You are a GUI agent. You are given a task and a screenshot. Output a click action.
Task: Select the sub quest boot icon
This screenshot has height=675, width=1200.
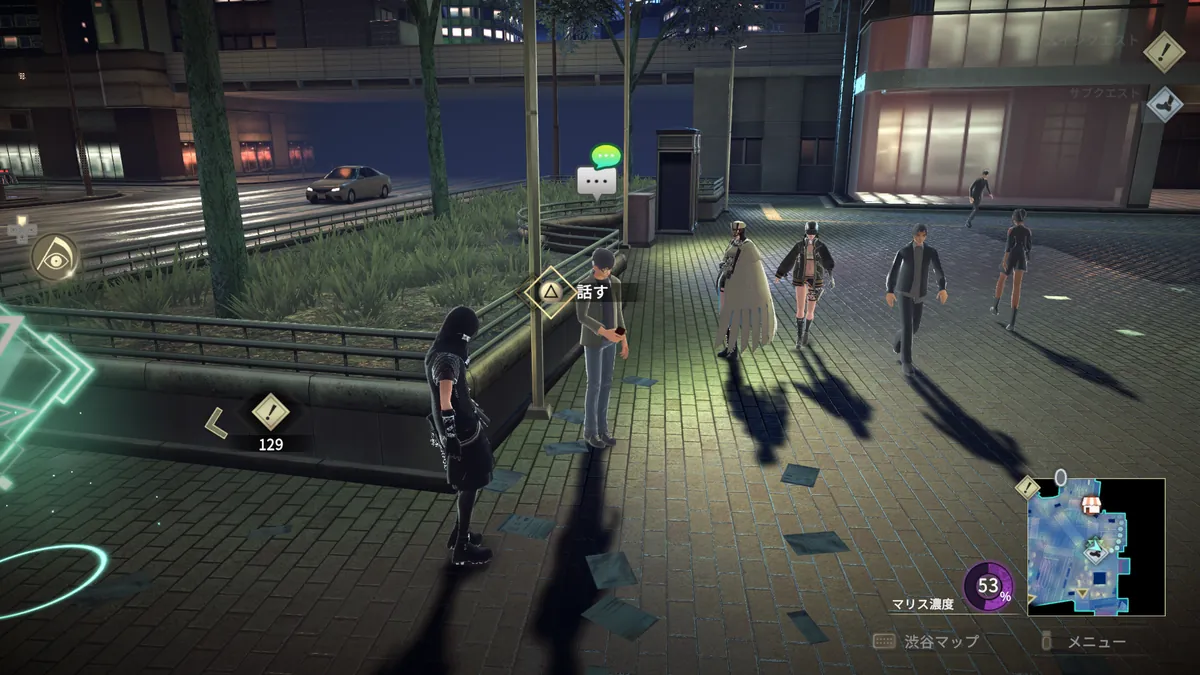pos(1163,103)
